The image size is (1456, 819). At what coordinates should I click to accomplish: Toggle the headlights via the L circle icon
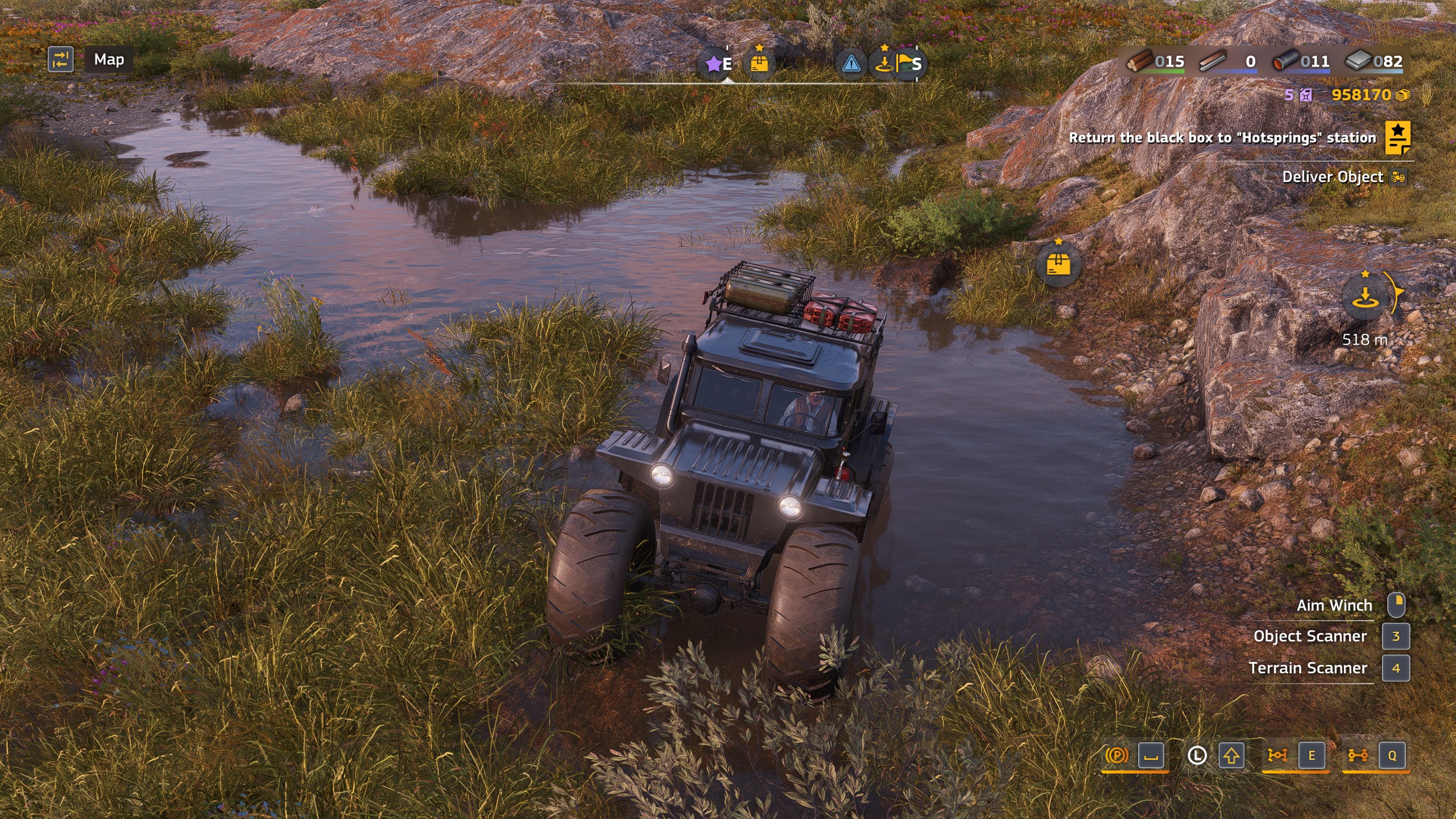tap(1198, 756)
